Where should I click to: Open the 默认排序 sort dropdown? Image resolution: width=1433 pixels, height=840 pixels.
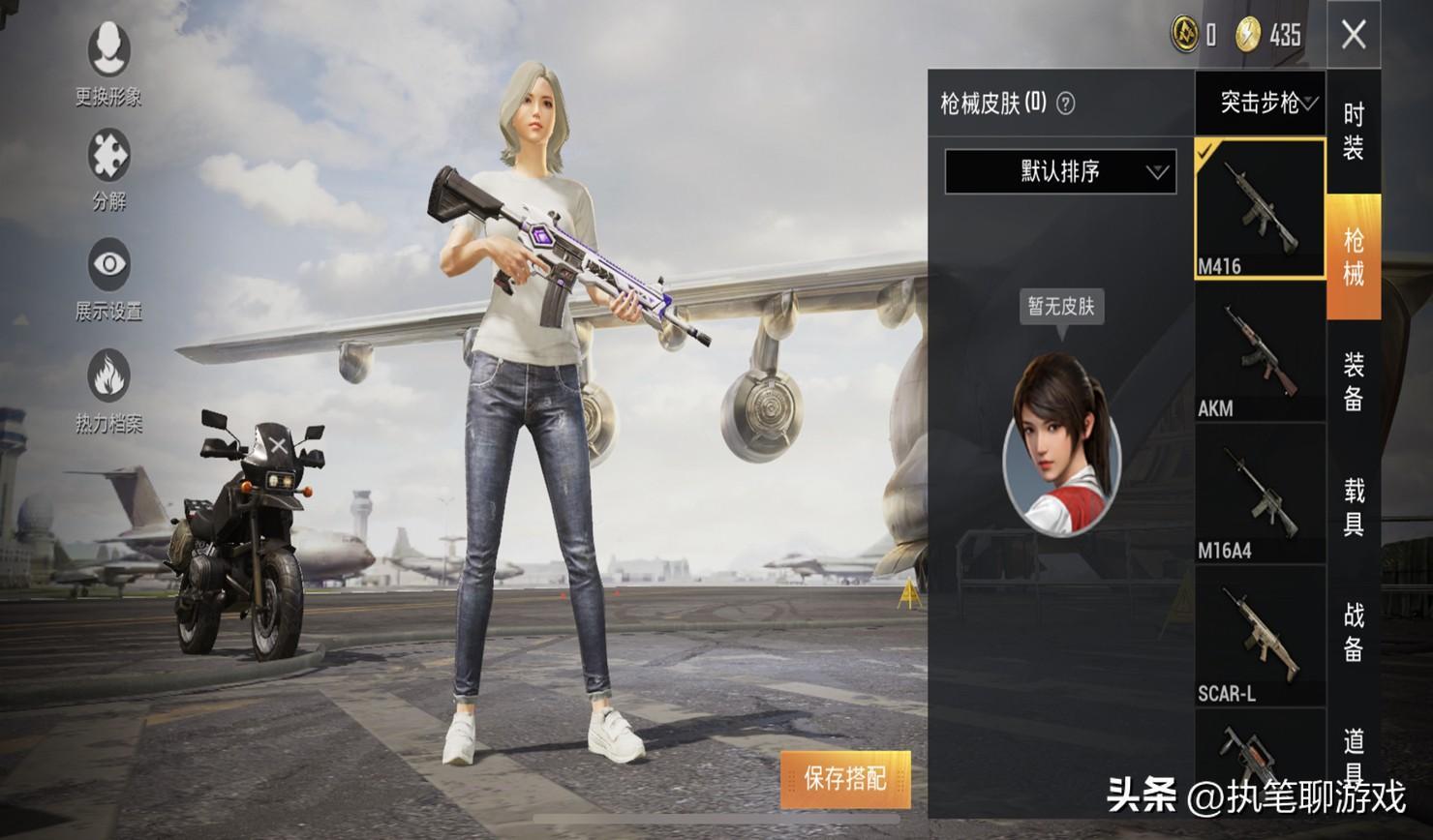coord(1060,172)
